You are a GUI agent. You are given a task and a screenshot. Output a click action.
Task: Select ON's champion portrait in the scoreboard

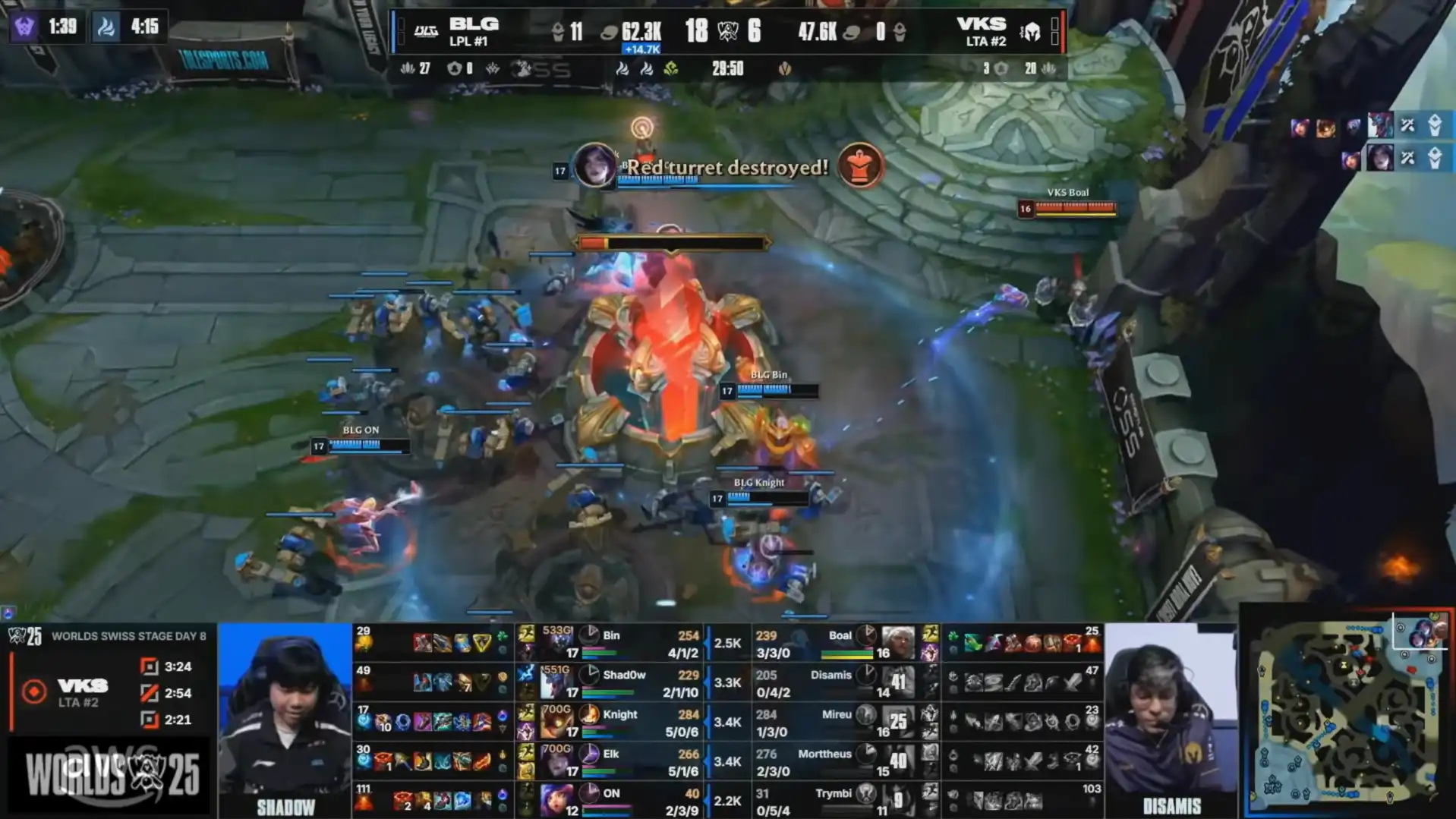point(556,800)
